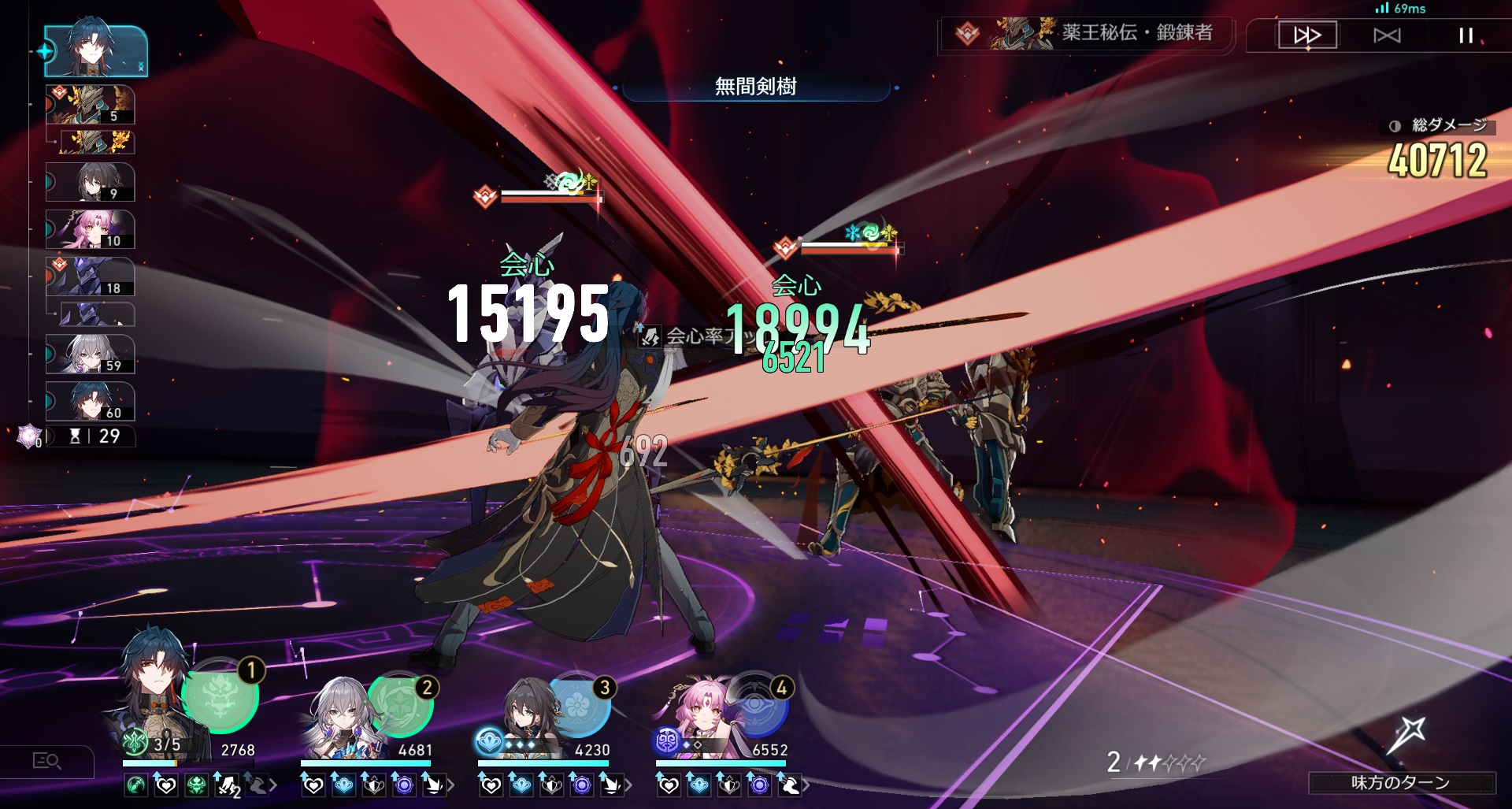The height and width of the screenshot is (809, 1512).
Task: Select Bronya's turn card marked 59
Action: [x=91, y=354]
